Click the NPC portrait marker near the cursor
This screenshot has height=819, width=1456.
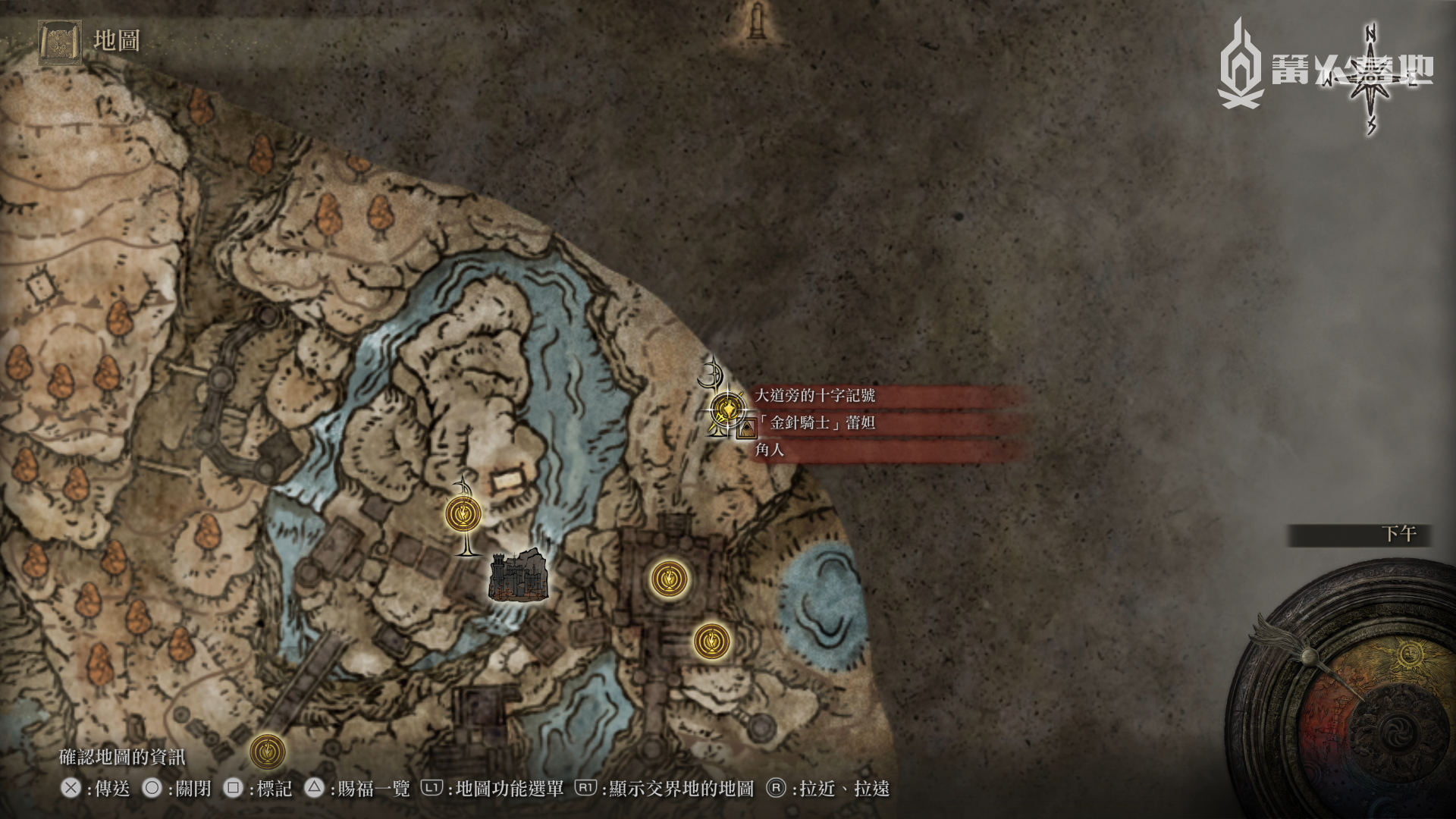[747, 430]
